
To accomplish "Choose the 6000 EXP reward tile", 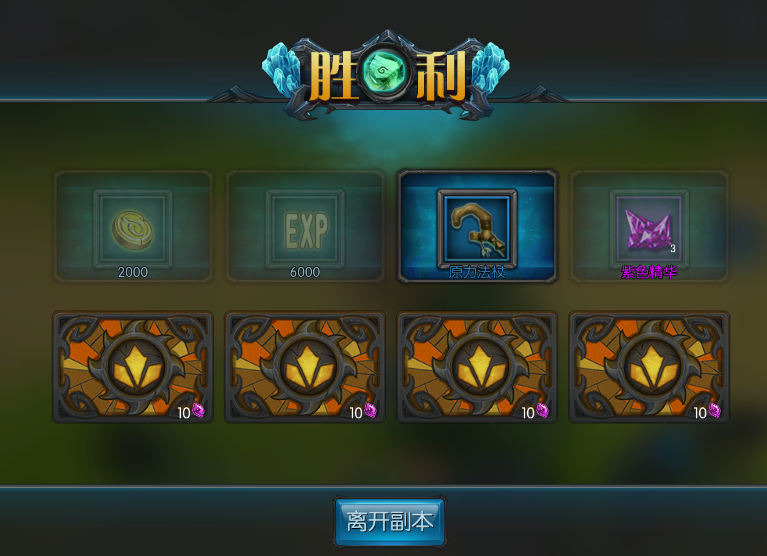I will click(x=305, y=226).
